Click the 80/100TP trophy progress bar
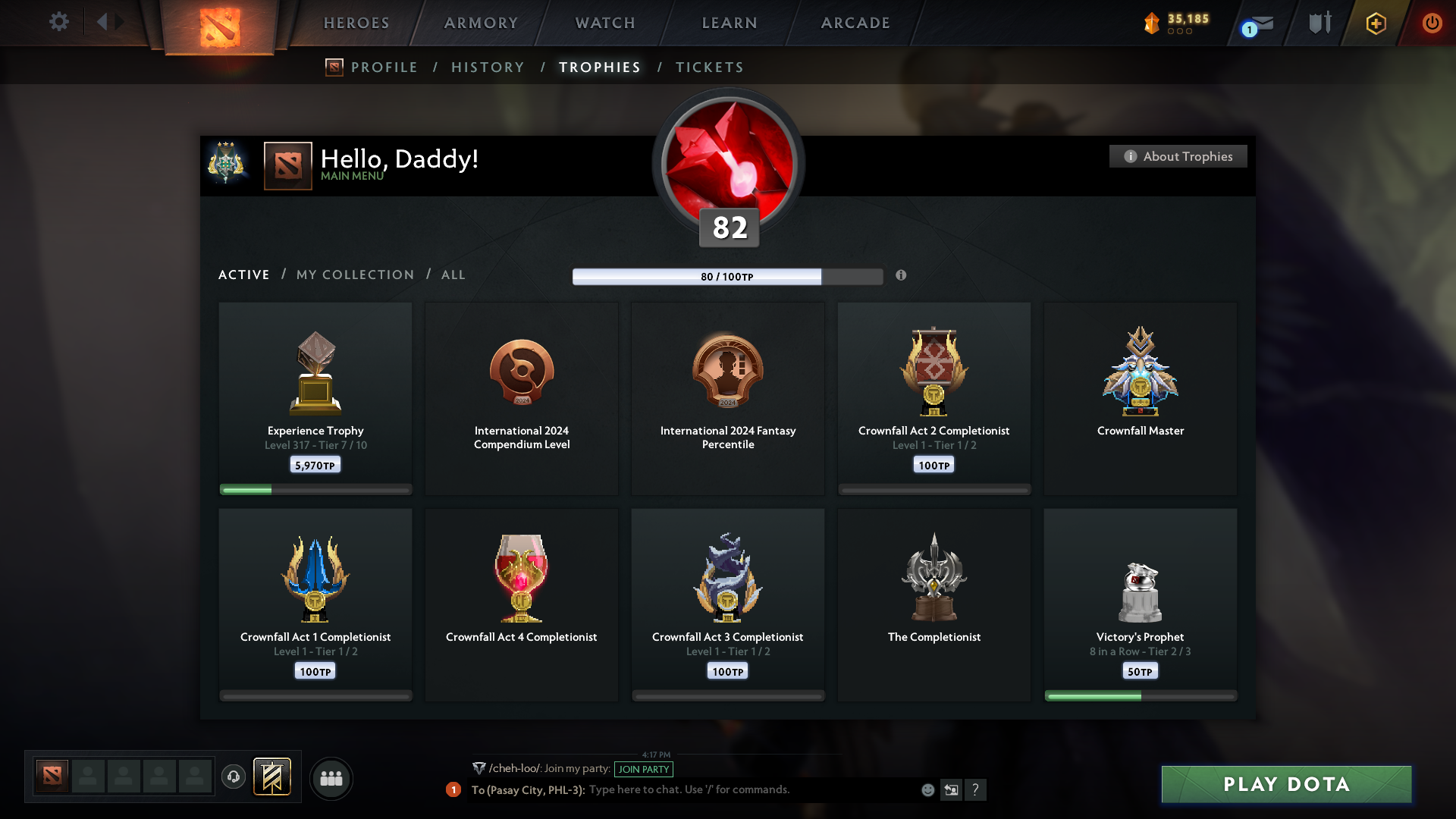Image resolution: width=1456 pixels, height=819 pixels. point(726,276)
